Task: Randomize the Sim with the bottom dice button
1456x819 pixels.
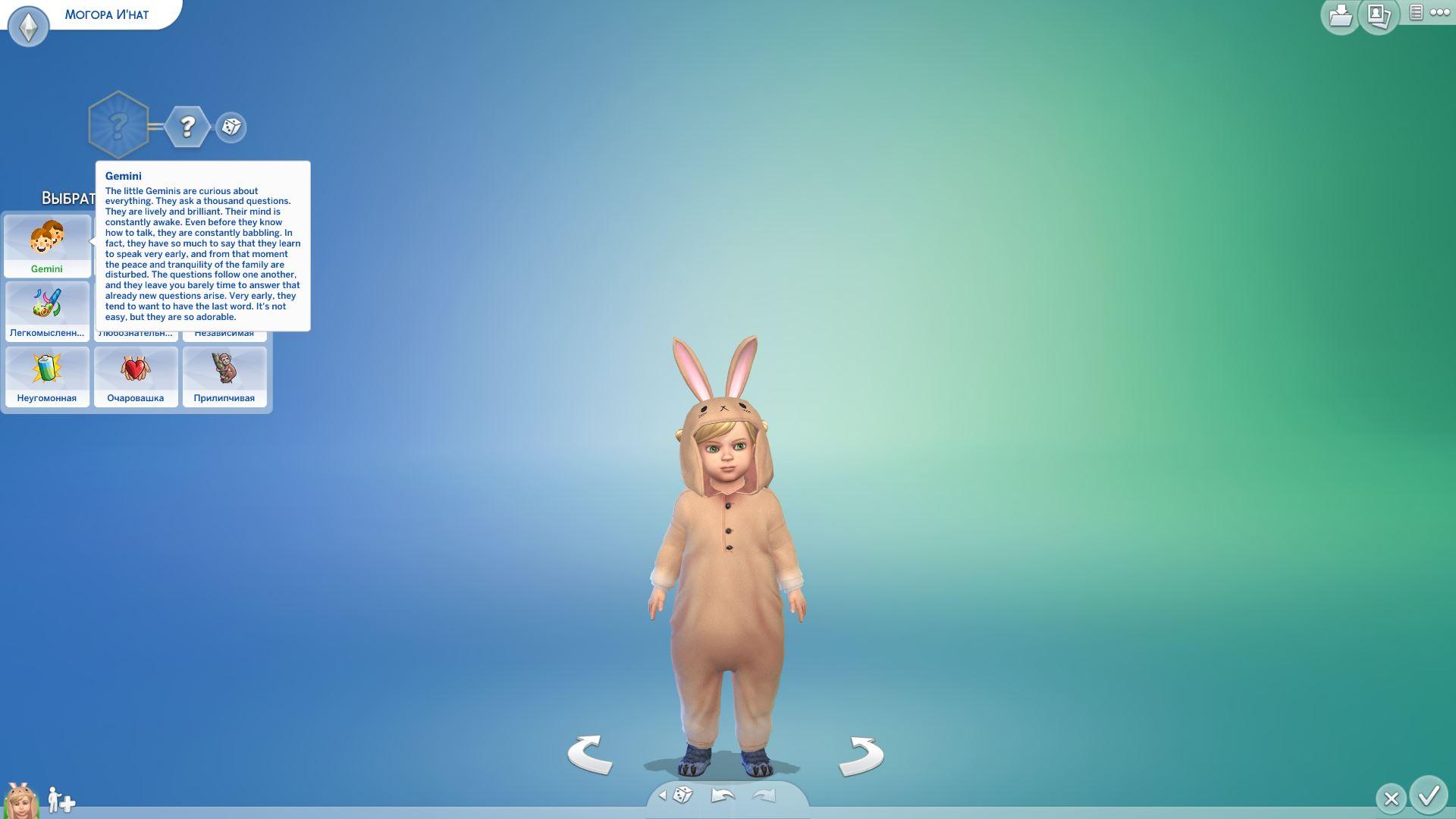Action: point(682,795)
